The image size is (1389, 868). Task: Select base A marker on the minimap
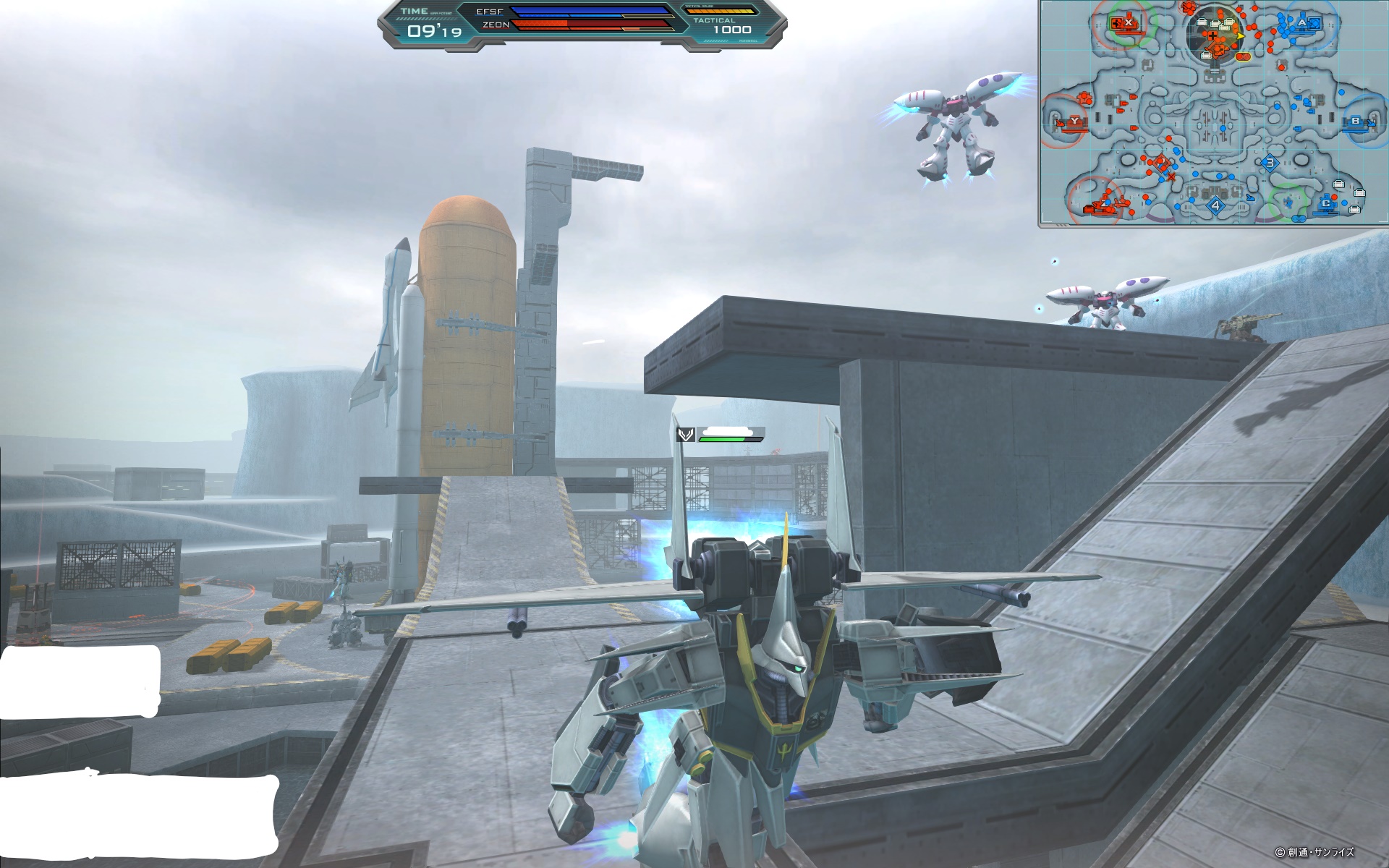click(x=1303, y=23)
